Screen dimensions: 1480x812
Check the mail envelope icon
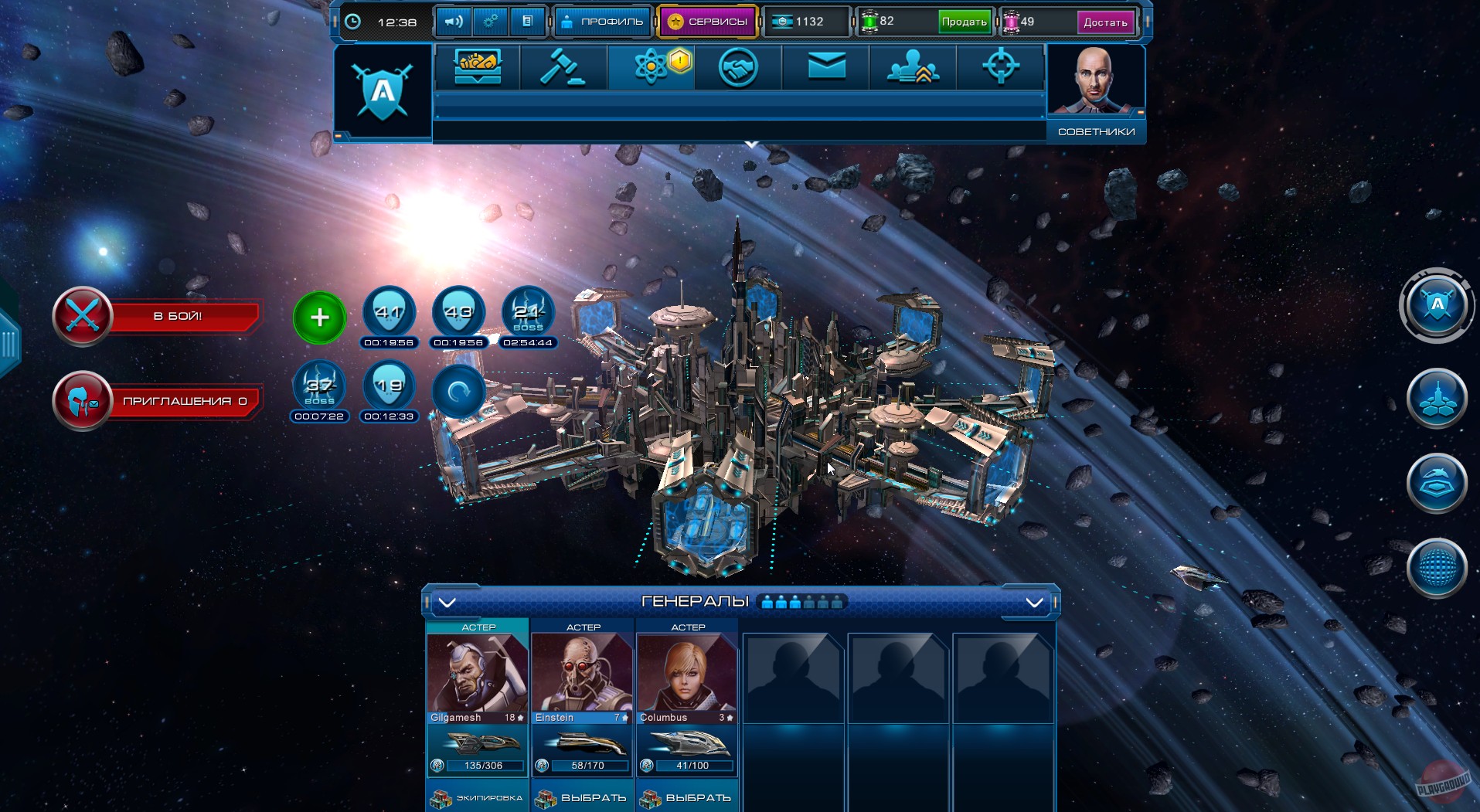point(825,67)
